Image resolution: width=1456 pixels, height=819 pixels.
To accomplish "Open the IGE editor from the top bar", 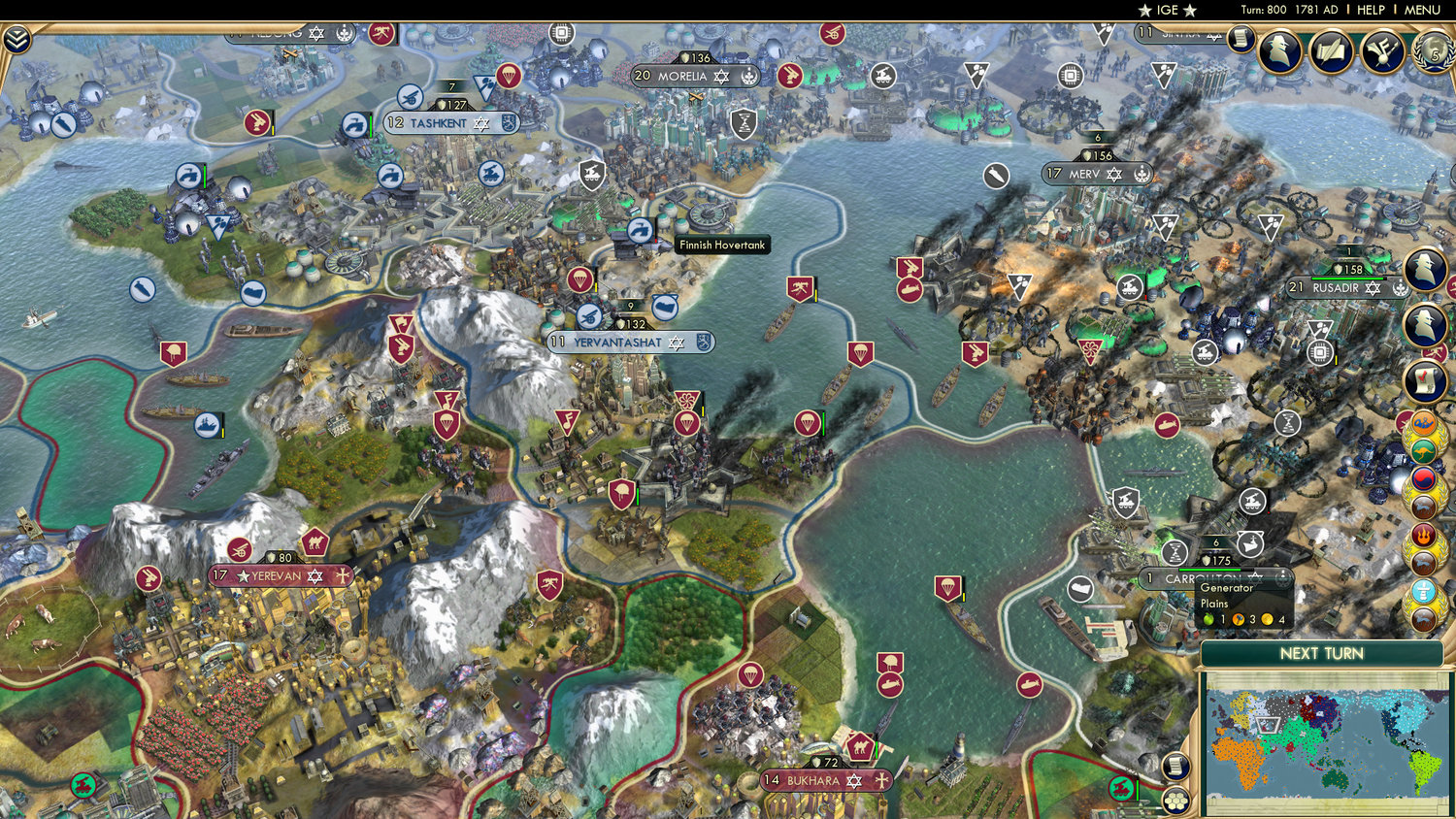I will click(x=1169, y=10).
